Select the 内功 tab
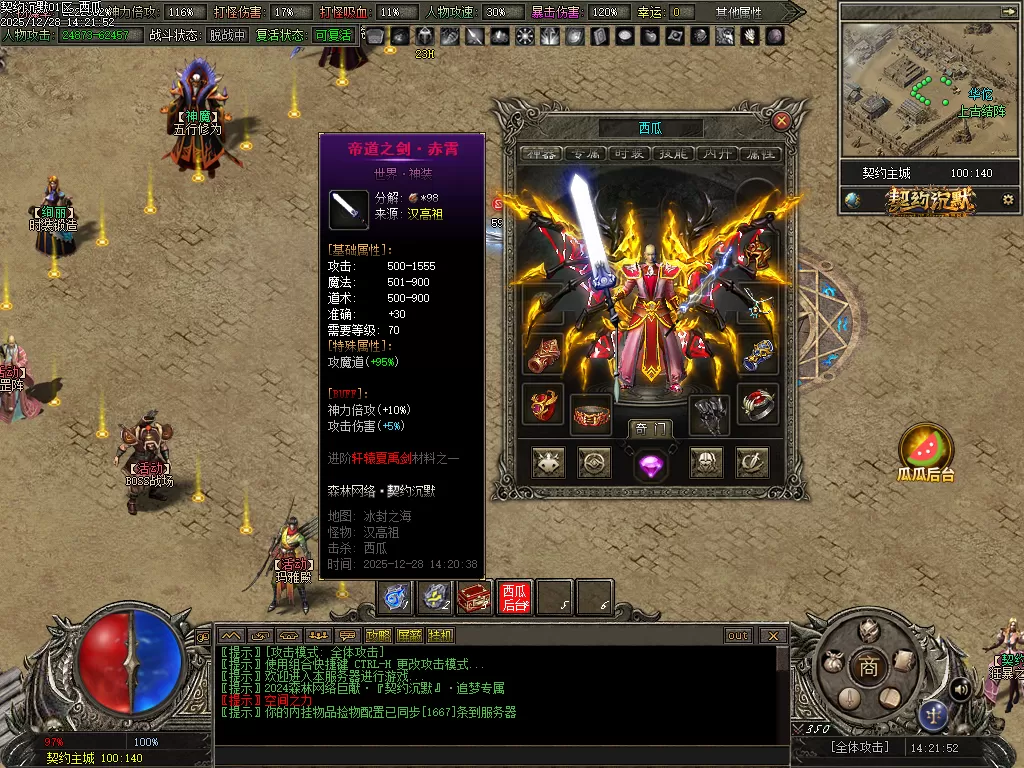1024x768 pixels. (718, 153)
